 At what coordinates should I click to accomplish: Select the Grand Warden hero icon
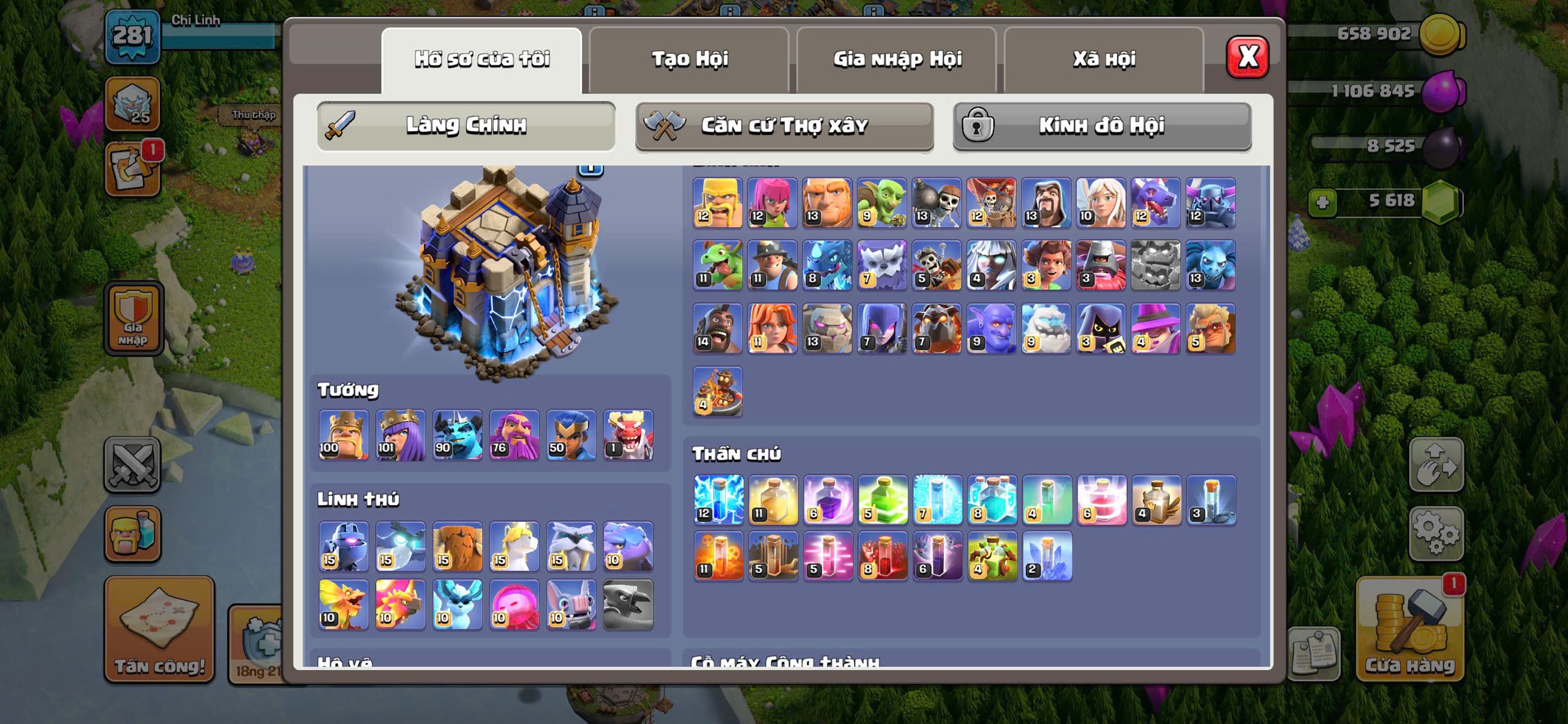coord(514,435)
